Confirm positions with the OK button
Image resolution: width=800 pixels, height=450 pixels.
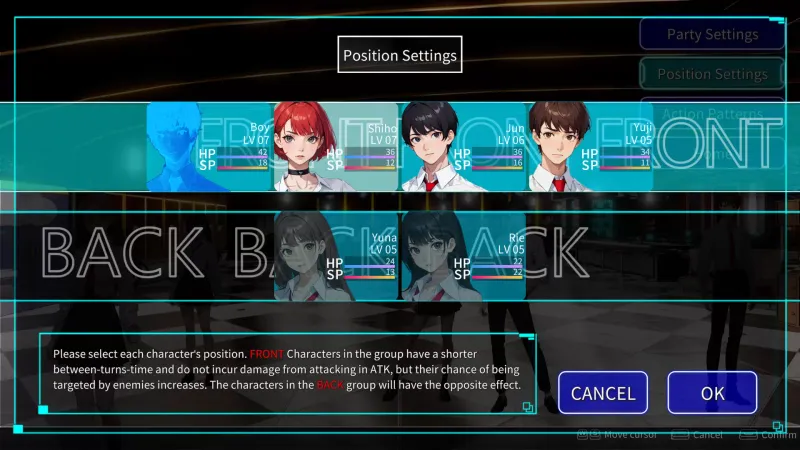coord(712,393)
